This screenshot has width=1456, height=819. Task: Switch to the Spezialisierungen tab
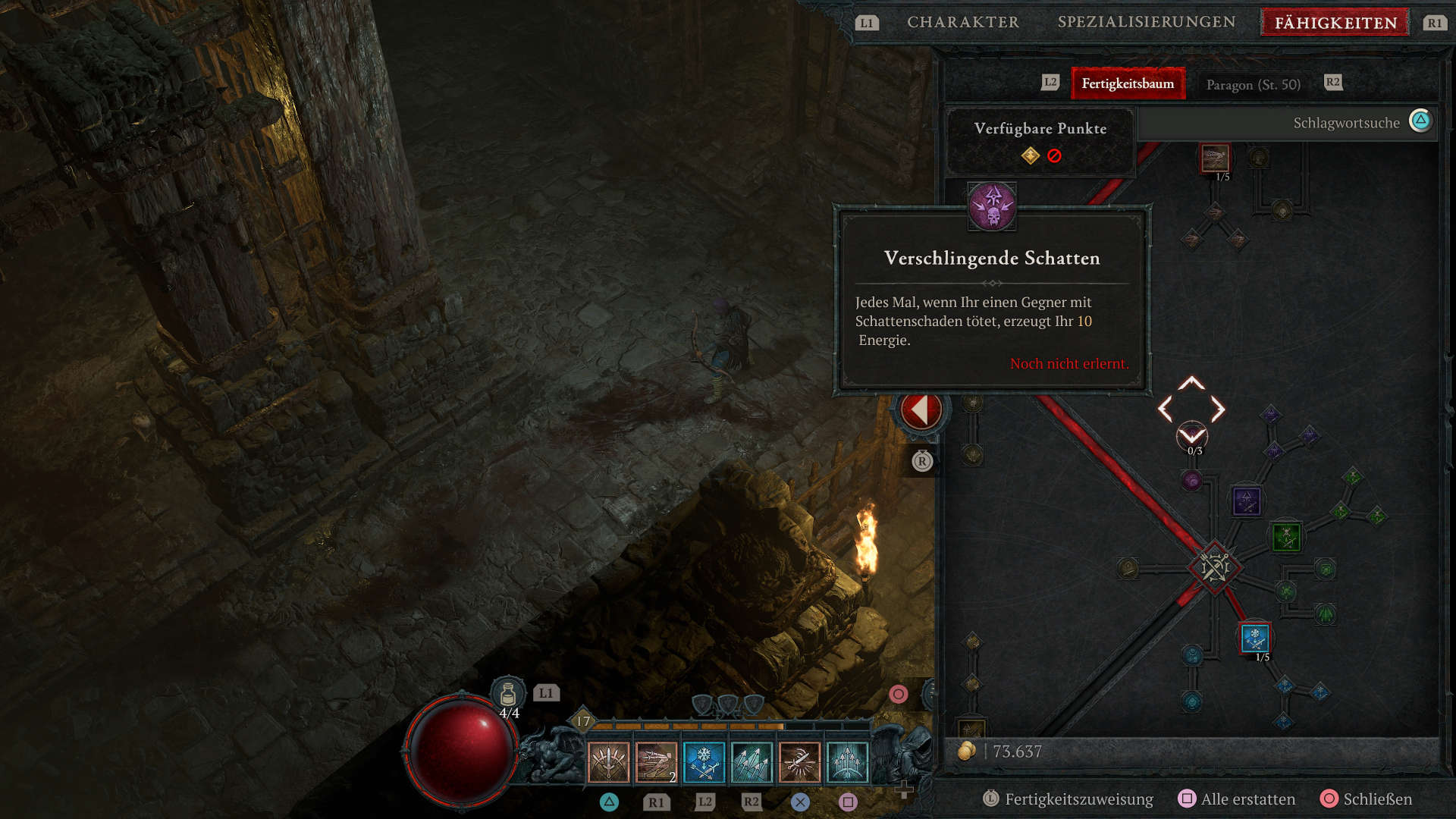coord(1146,22)
